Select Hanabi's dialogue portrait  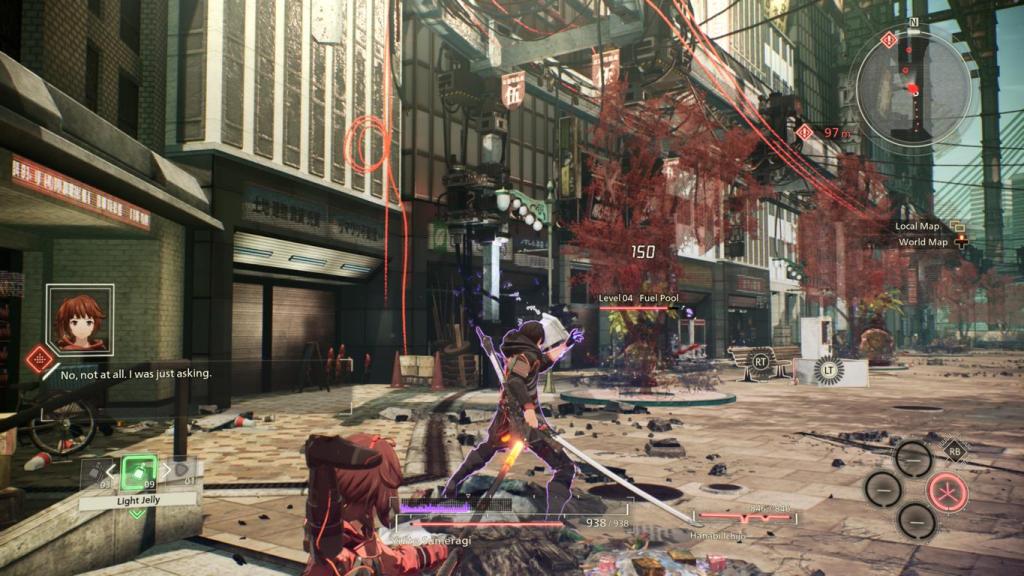click(x=80, y=318)
